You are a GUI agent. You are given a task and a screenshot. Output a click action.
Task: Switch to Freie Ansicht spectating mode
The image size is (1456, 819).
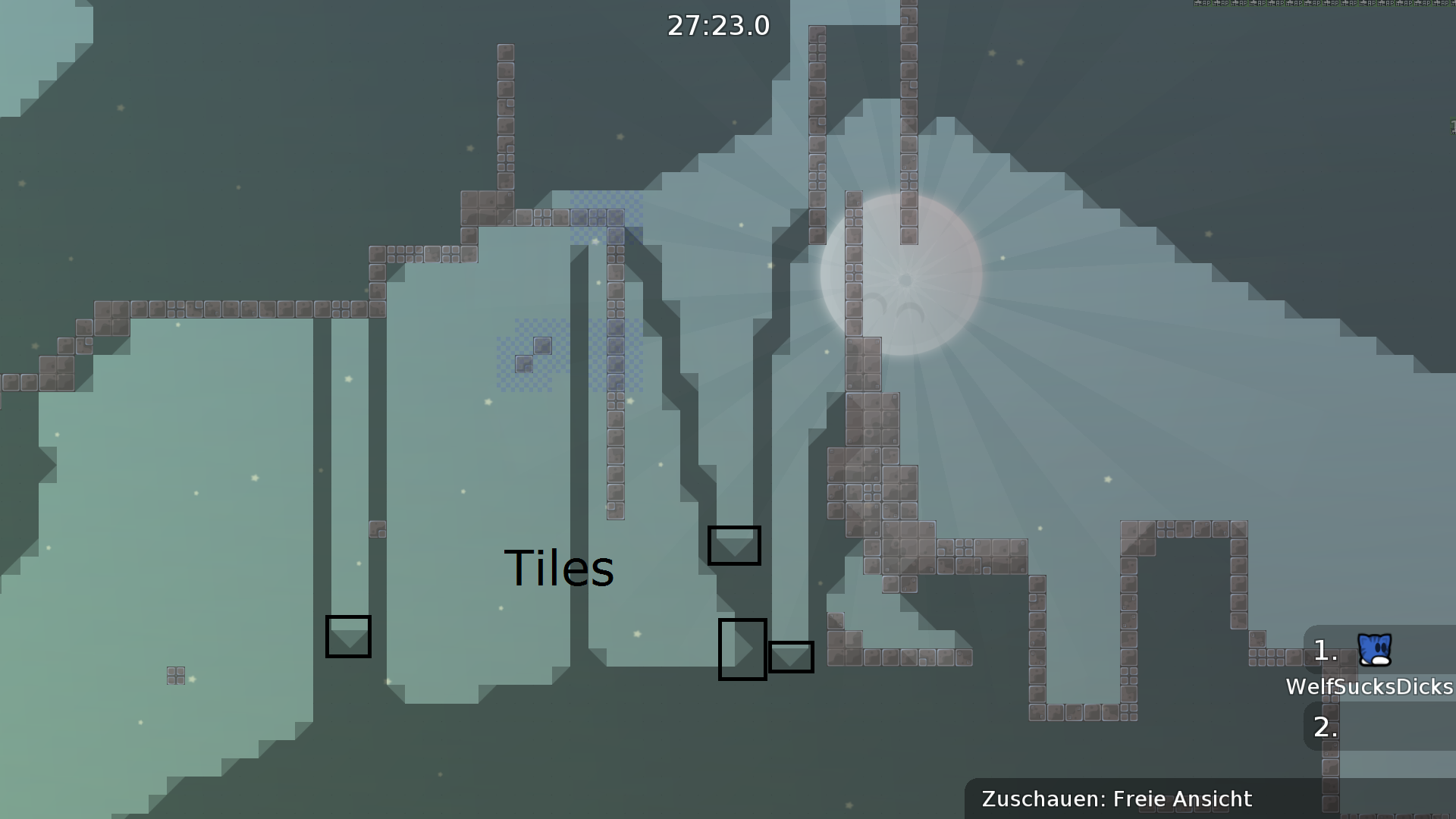coord(1181,799)
